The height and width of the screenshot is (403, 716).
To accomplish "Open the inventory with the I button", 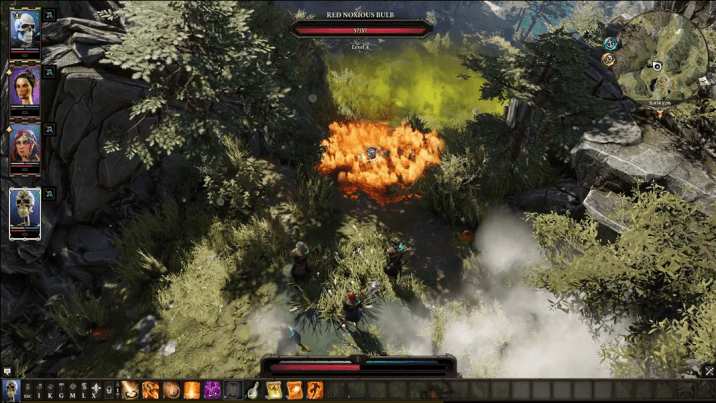I will click(40, 390).
